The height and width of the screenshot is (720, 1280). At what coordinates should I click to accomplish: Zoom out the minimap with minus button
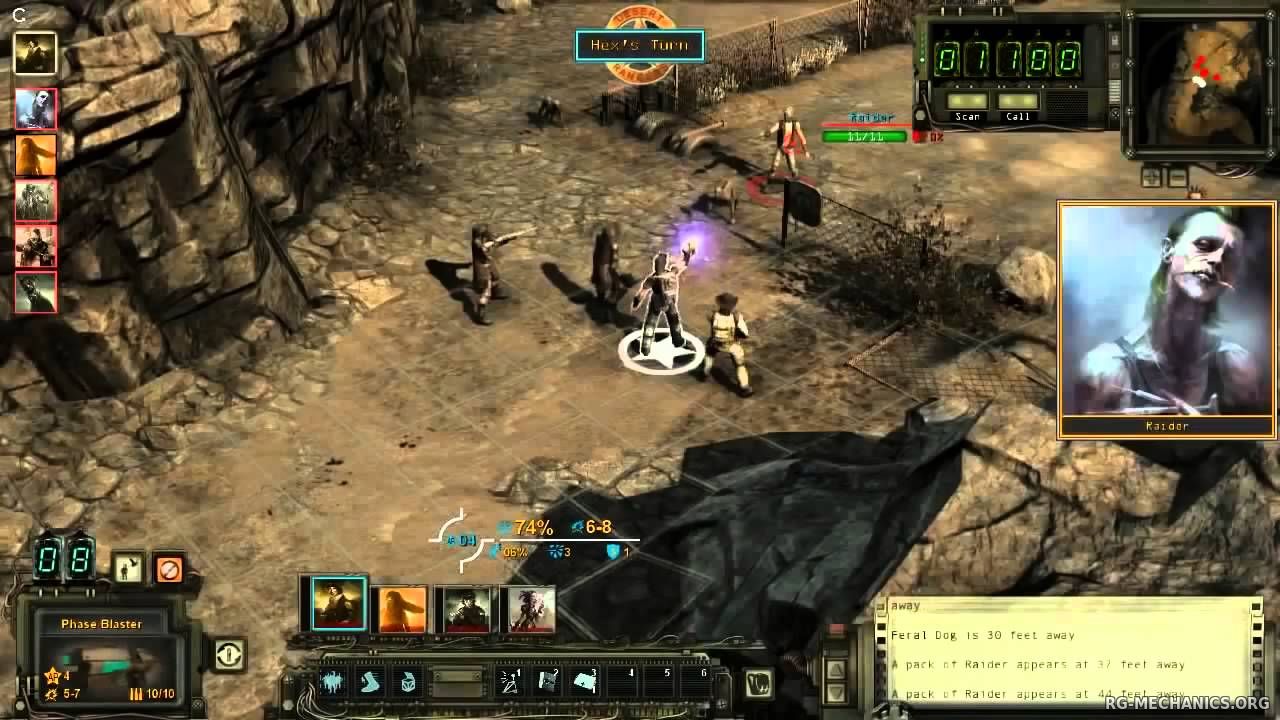click(1177, 178)
